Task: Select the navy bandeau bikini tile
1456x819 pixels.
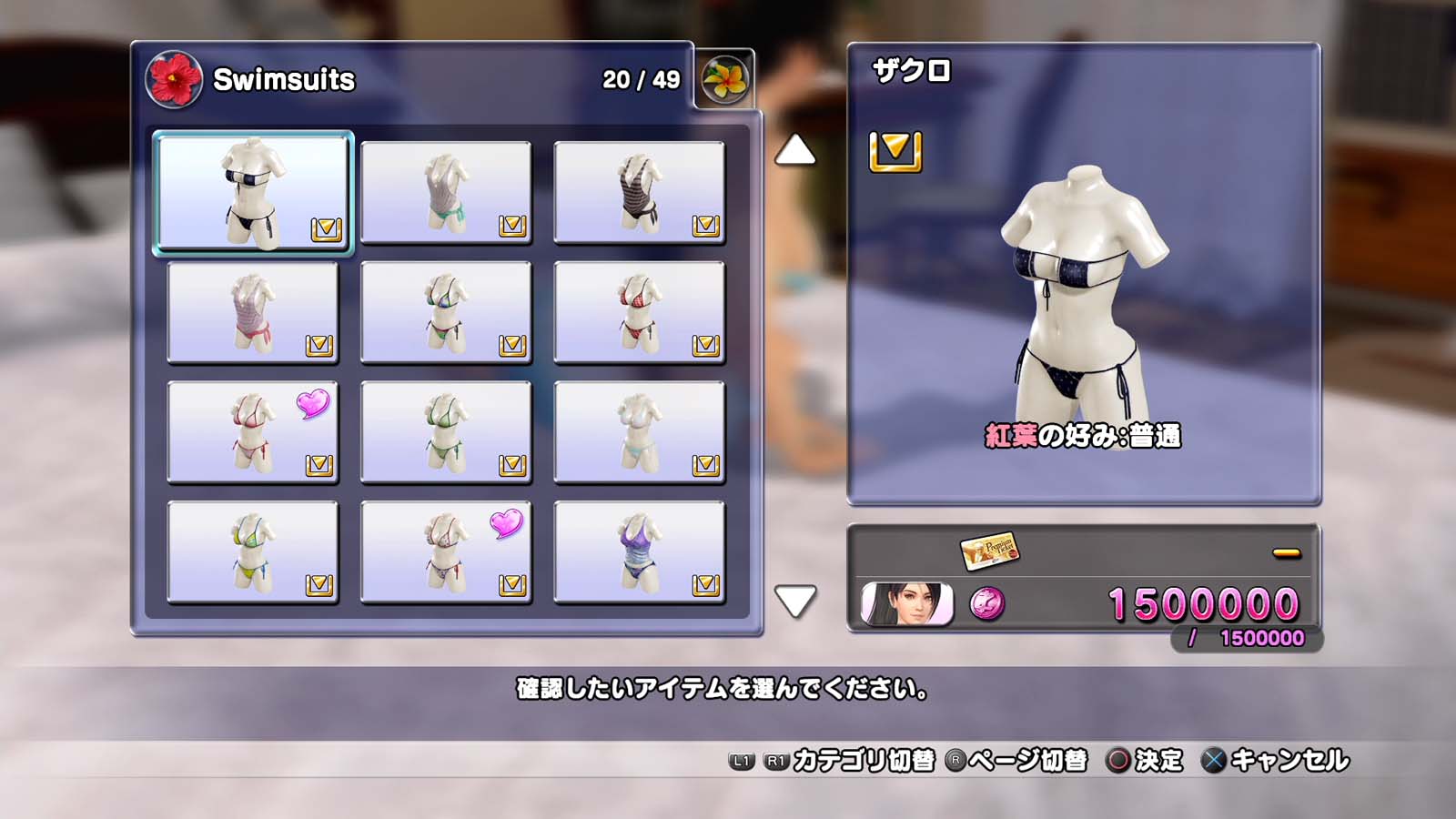Action: pos(253,193)
